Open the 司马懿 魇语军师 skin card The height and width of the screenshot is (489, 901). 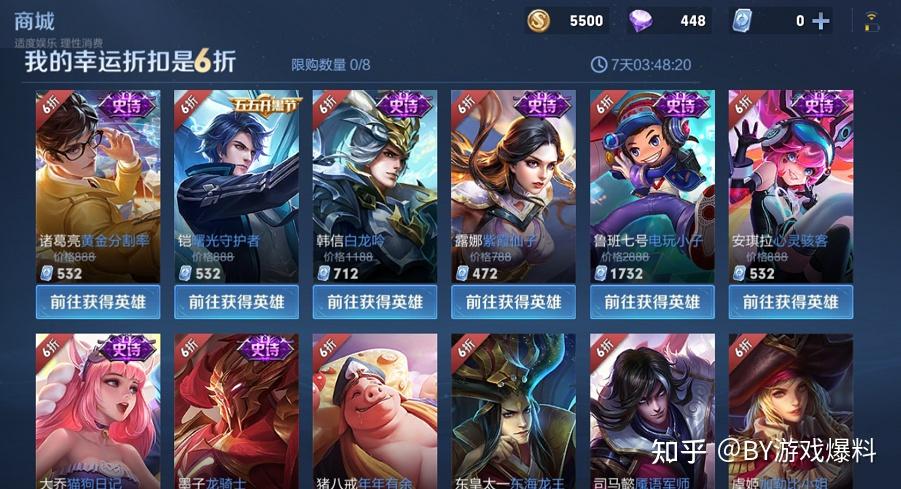[x=652, y=410]
